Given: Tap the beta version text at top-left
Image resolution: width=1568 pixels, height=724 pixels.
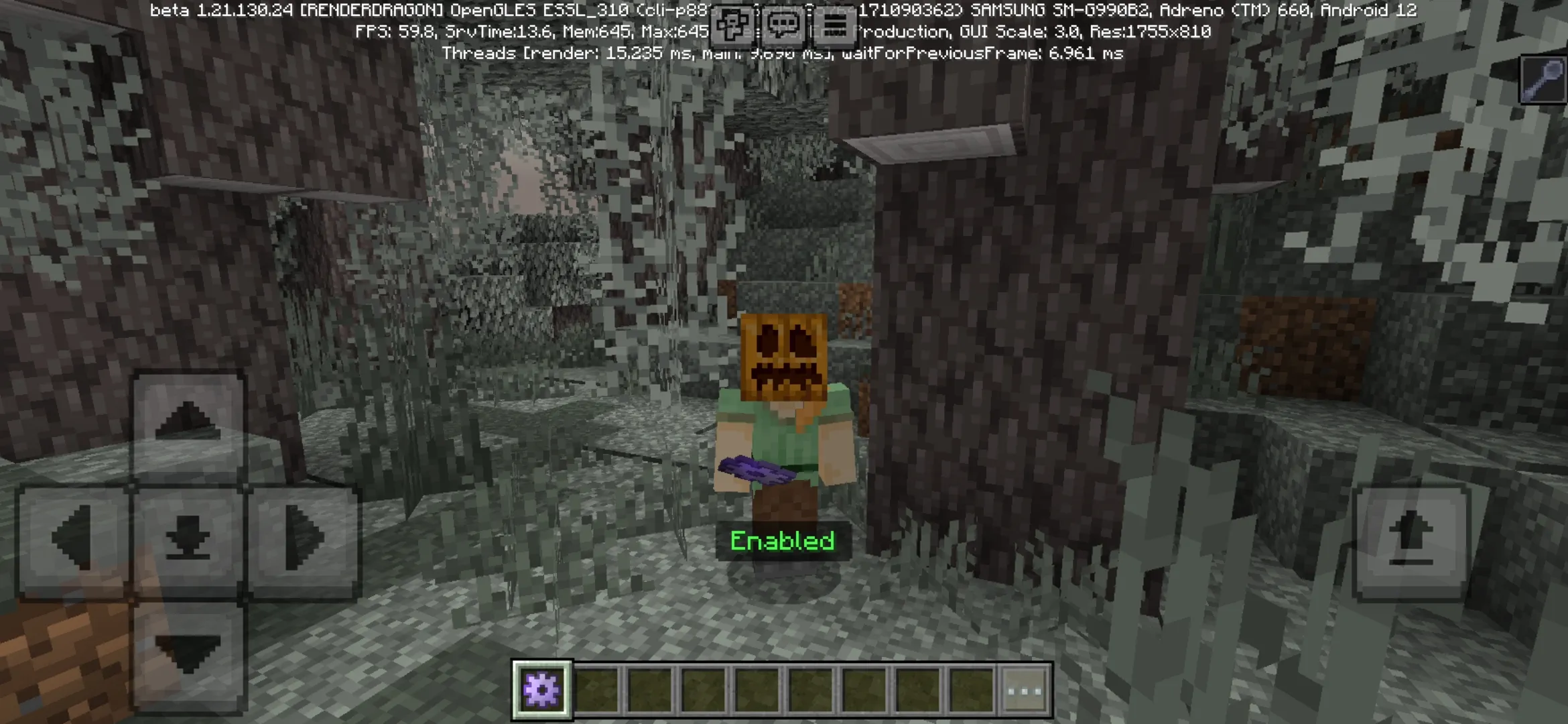Looking at the screenshot, I should click(x=221, y=9).
